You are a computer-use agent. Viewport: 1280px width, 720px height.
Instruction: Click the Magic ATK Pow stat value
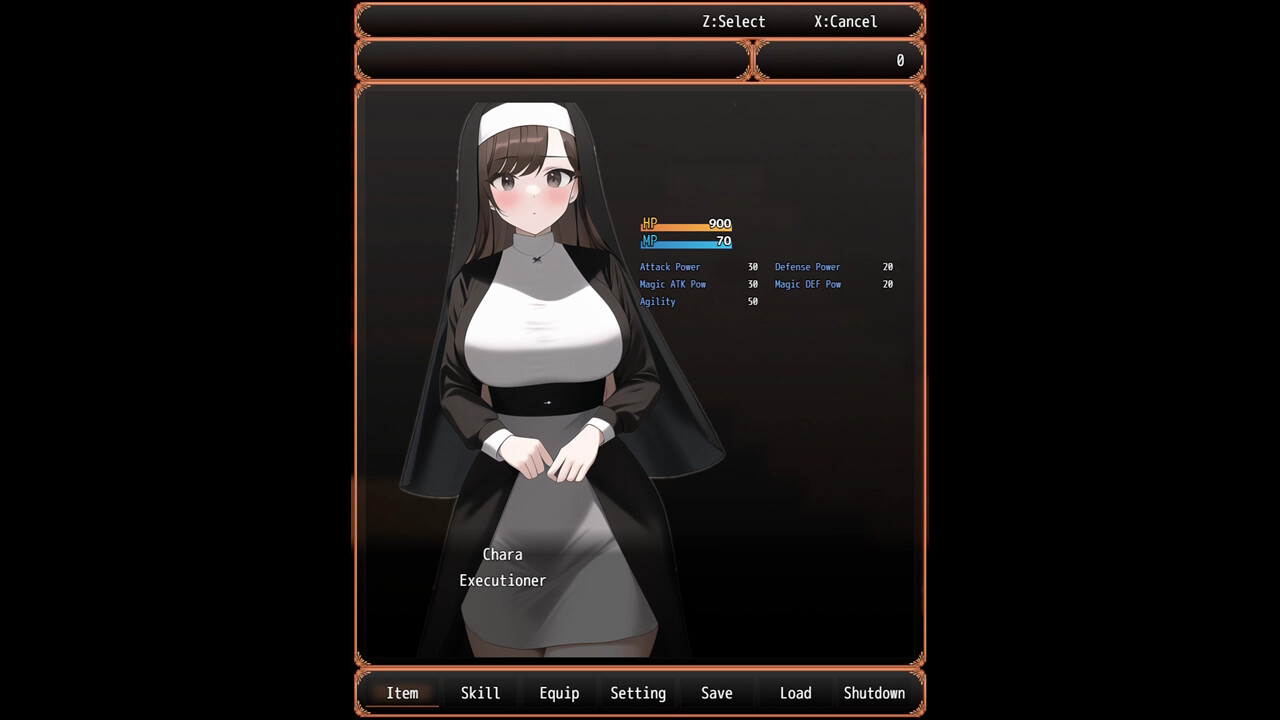tap(753, 284)
